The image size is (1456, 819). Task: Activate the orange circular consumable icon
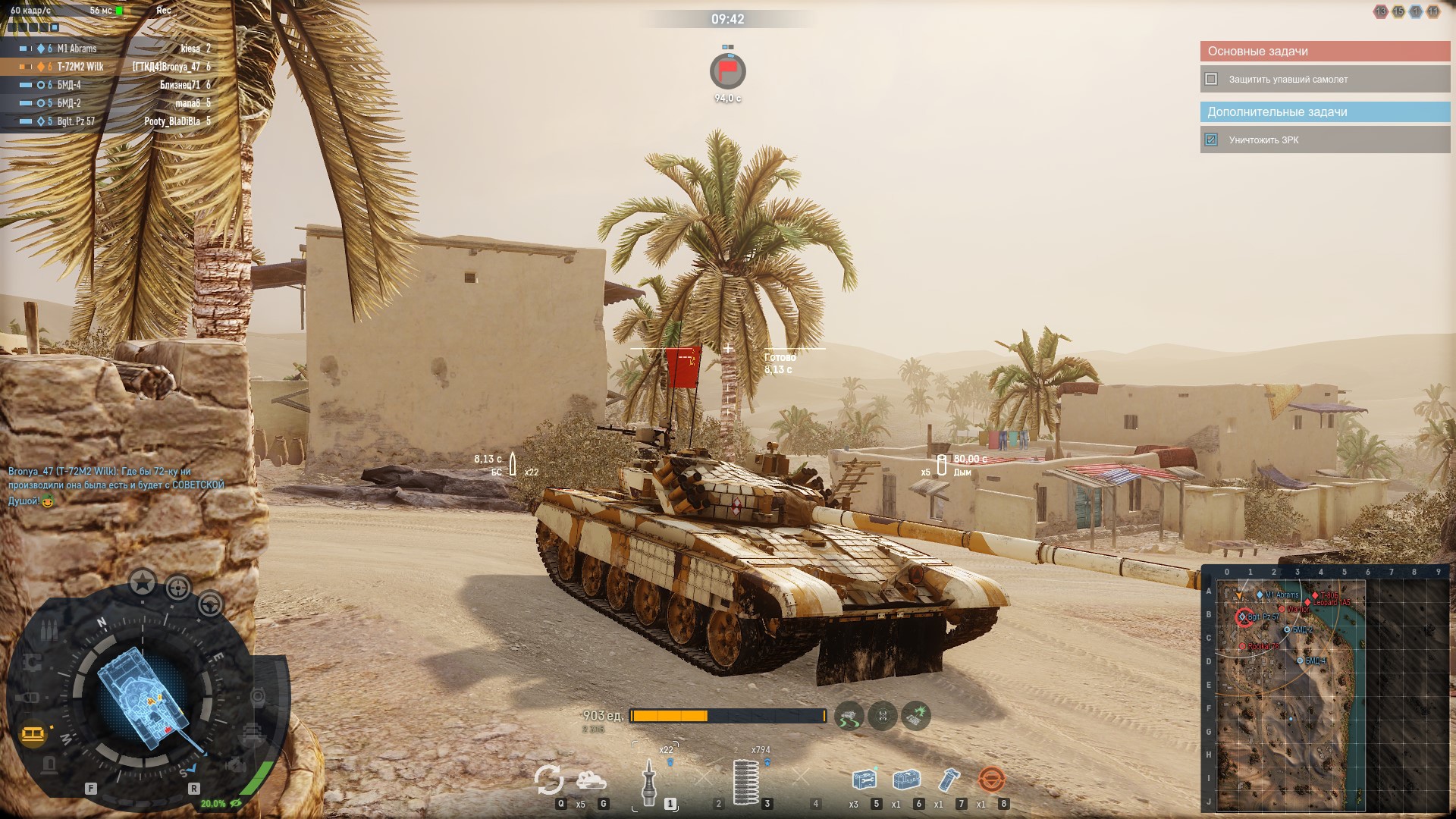[990, 780]
